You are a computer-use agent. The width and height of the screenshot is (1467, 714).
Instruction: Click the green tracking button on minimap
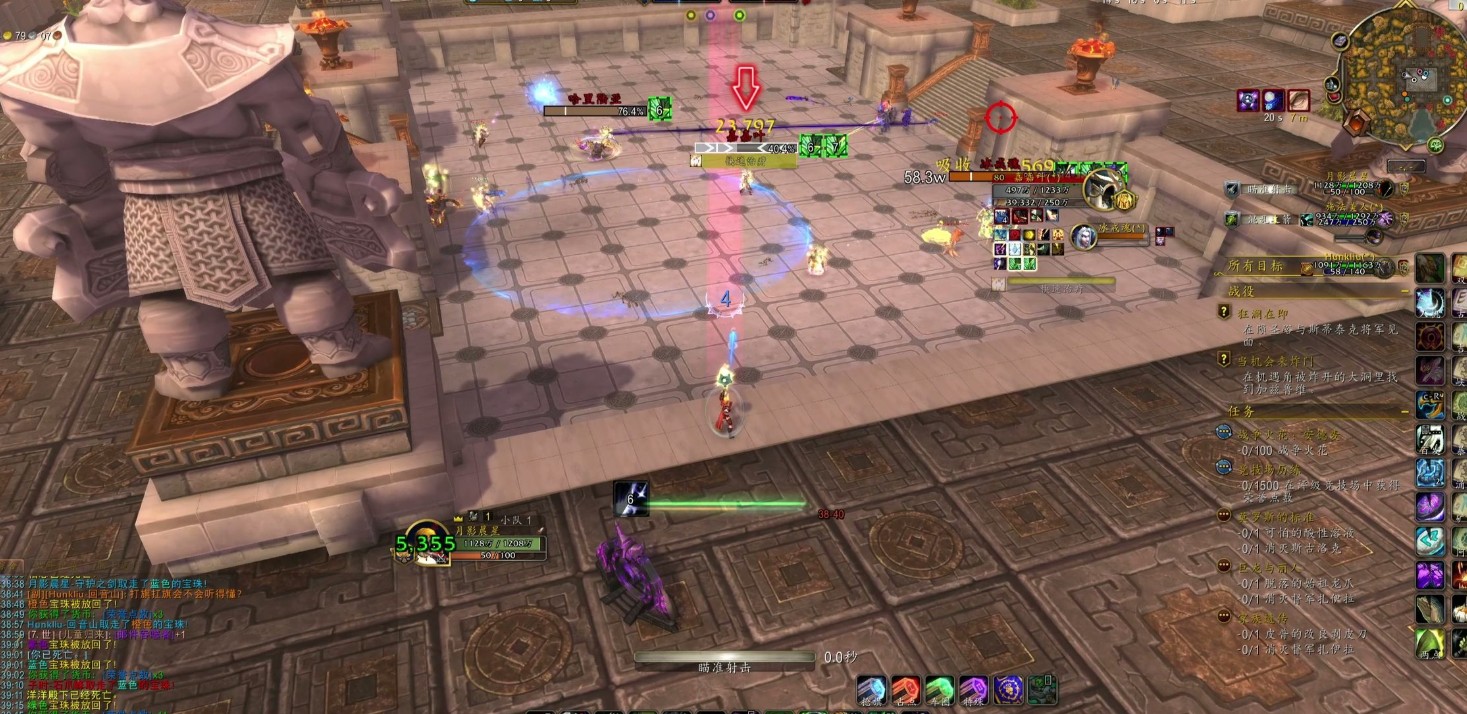tap(1436, 145)
